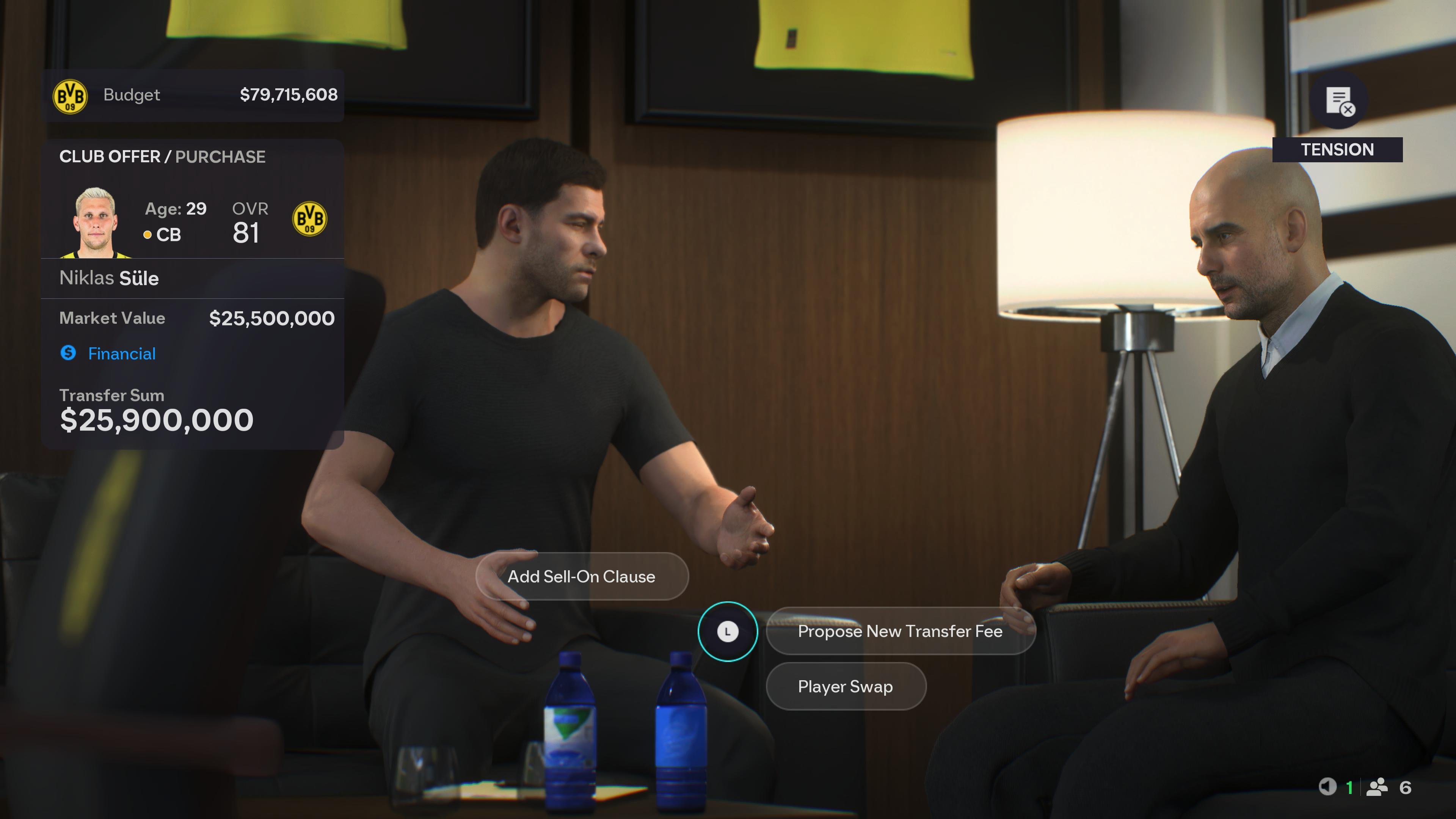Screen dimensions: 1456x819
Task: Click the L stick prompt icon
Action: 728,632
